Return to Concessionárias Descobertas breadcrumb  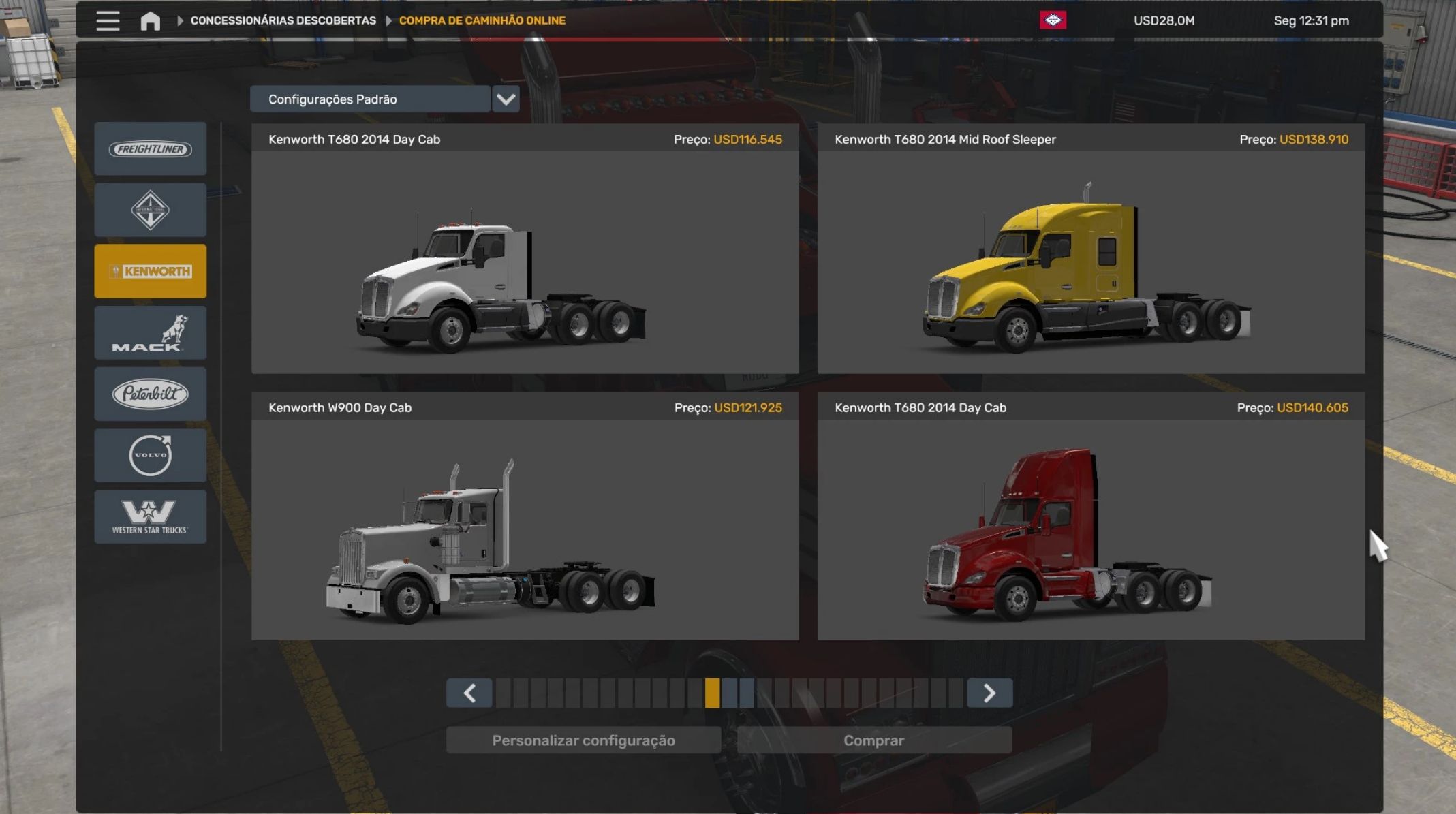283,20
